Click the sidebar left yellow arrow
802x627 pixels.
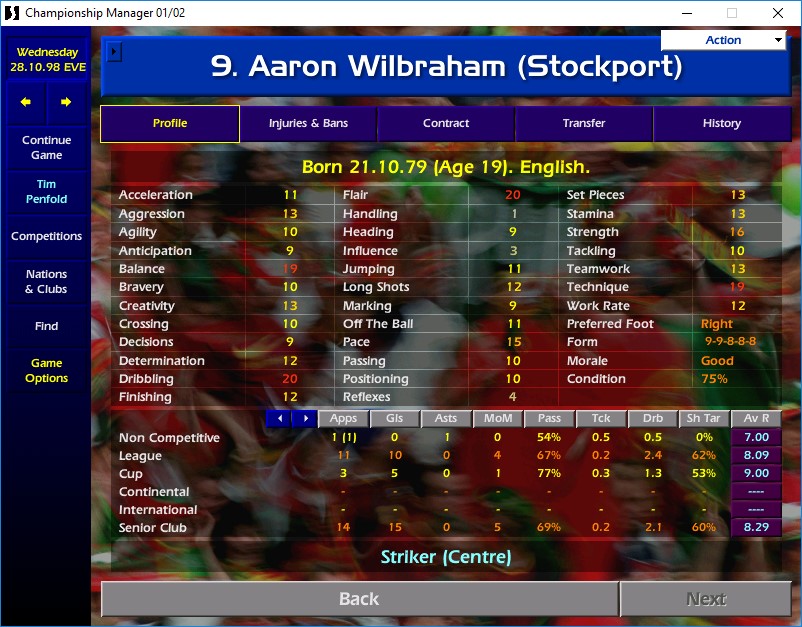tap(26, 102)
